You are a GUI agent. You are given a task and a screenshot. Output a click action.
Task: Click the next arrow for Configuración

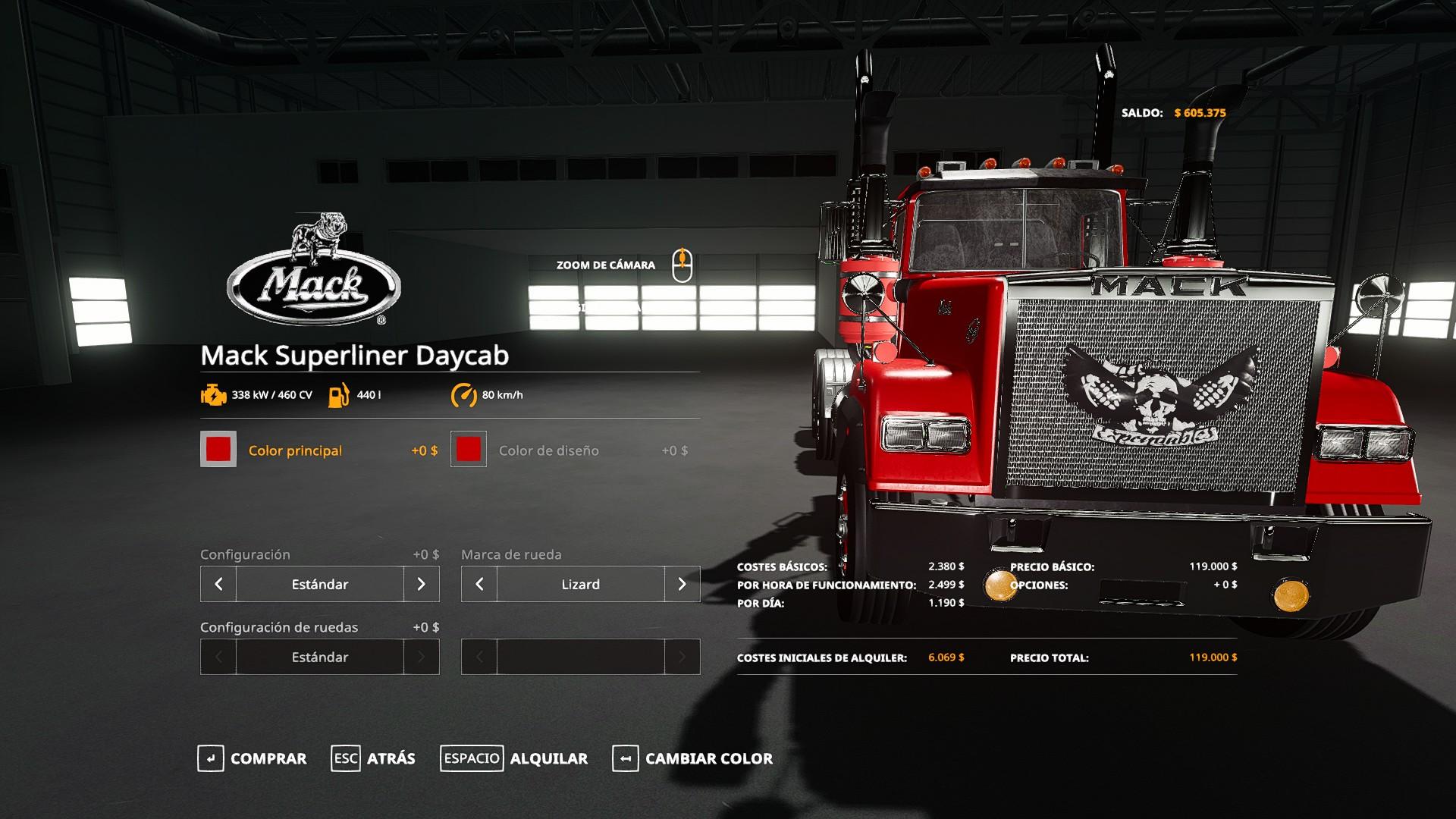422,584
